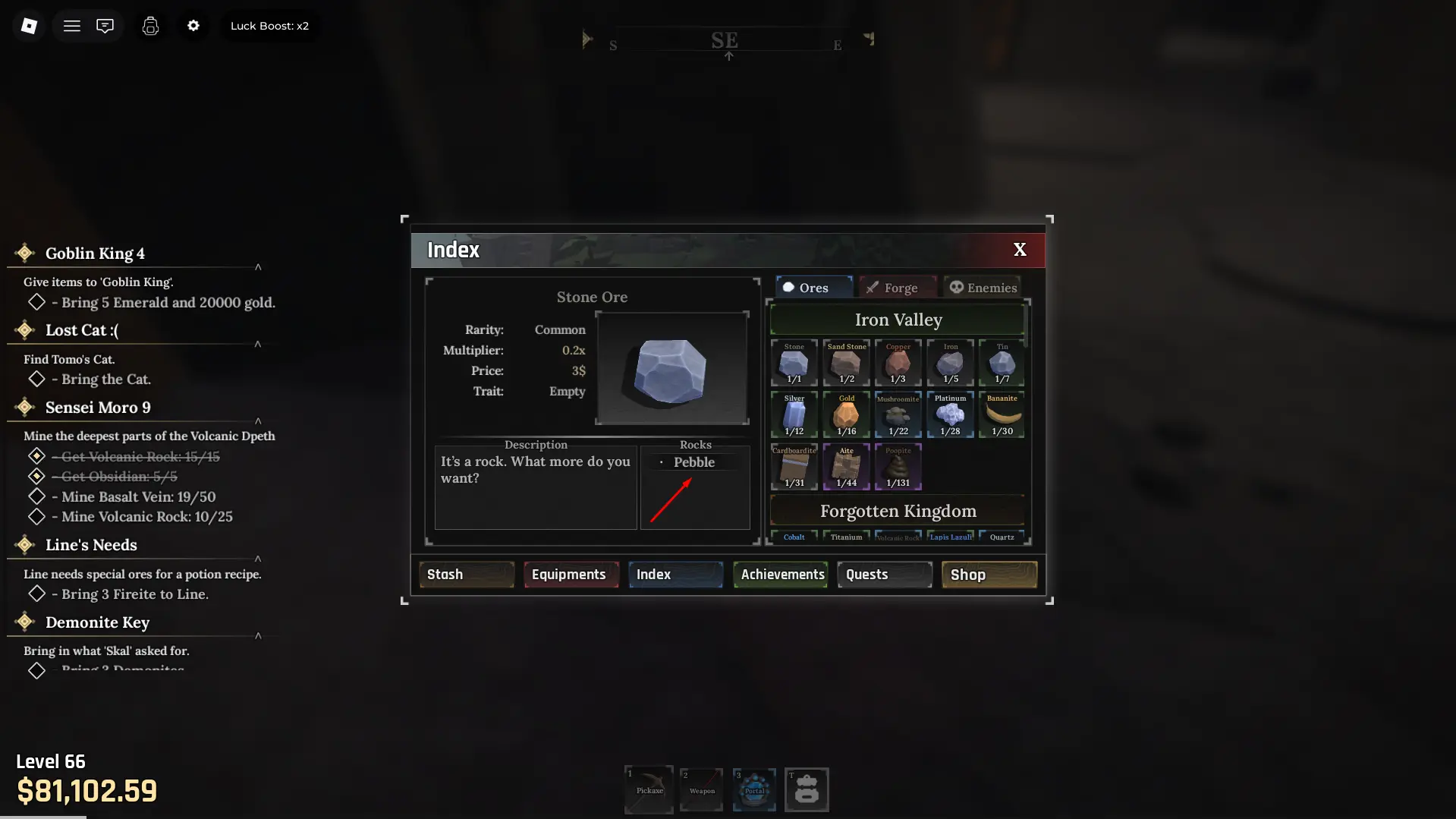Collapse the Goblin King 4 quest
1456x819 pixels.
tap(258, 267)
